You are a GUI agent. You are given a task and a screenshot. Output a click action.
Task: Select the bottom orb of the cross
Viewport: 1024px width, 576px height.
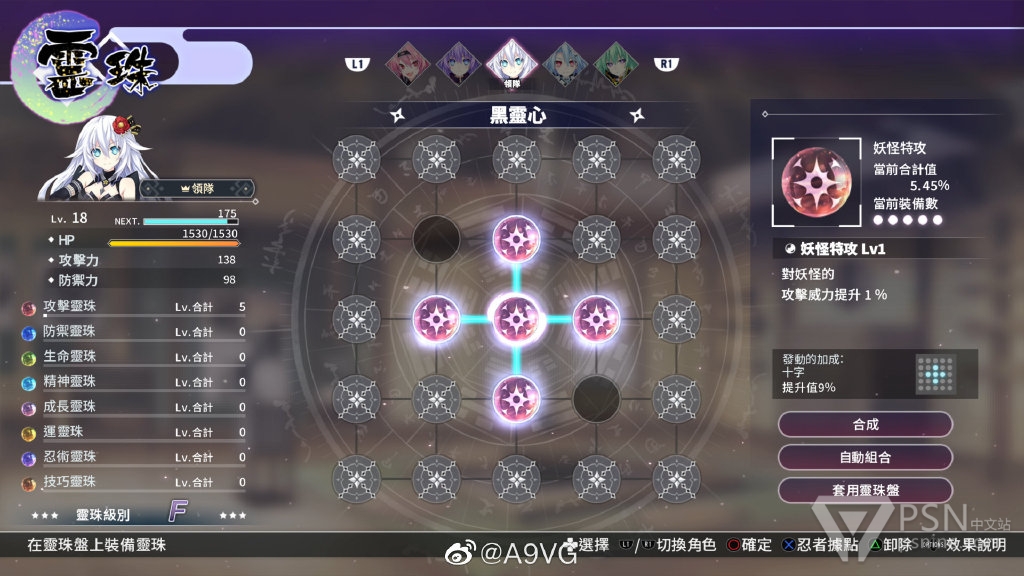(x=516, y=398)
